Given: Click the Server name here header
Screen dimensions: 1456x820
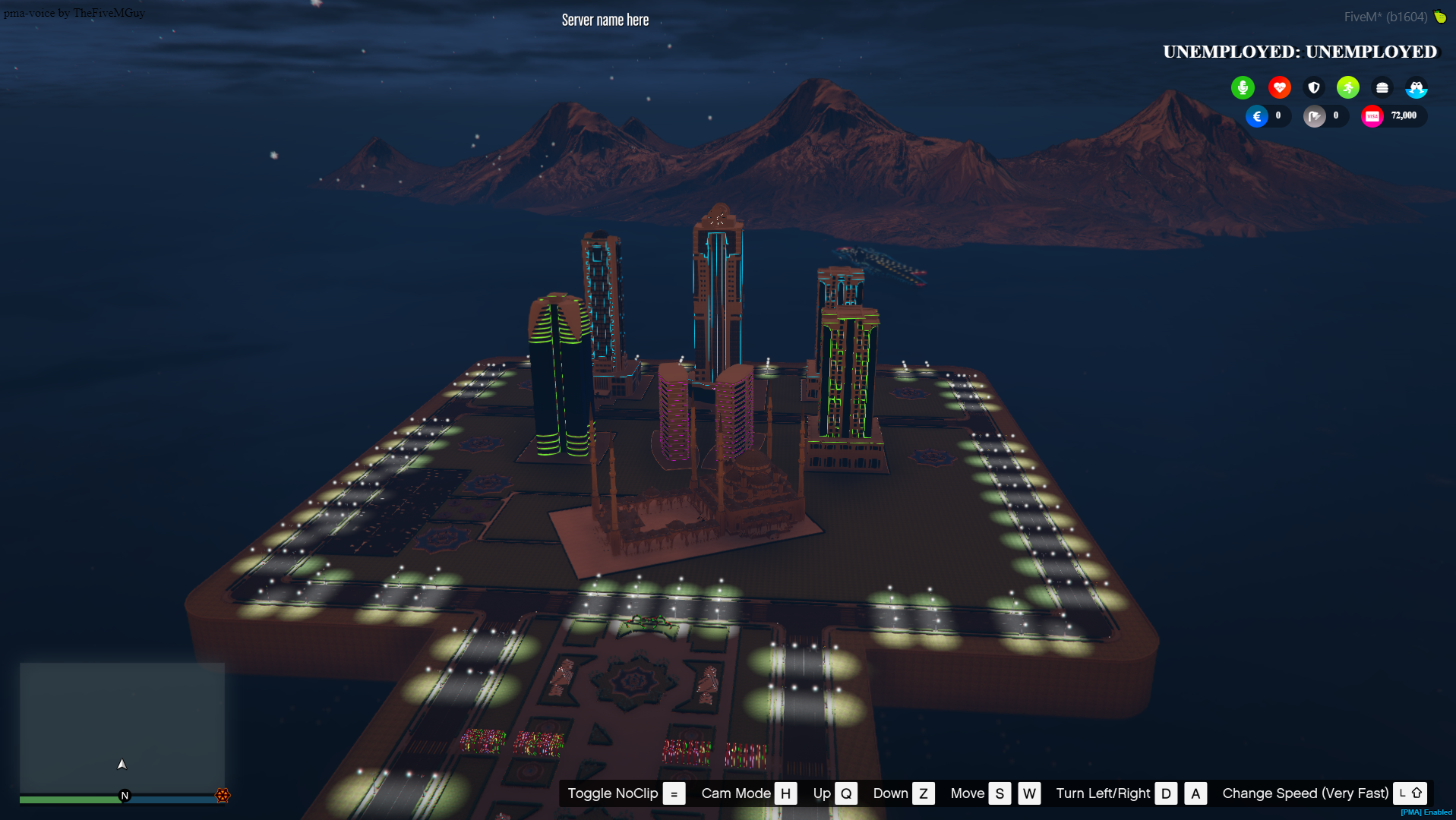Looking at the screenshot, I should pos(604,19).
